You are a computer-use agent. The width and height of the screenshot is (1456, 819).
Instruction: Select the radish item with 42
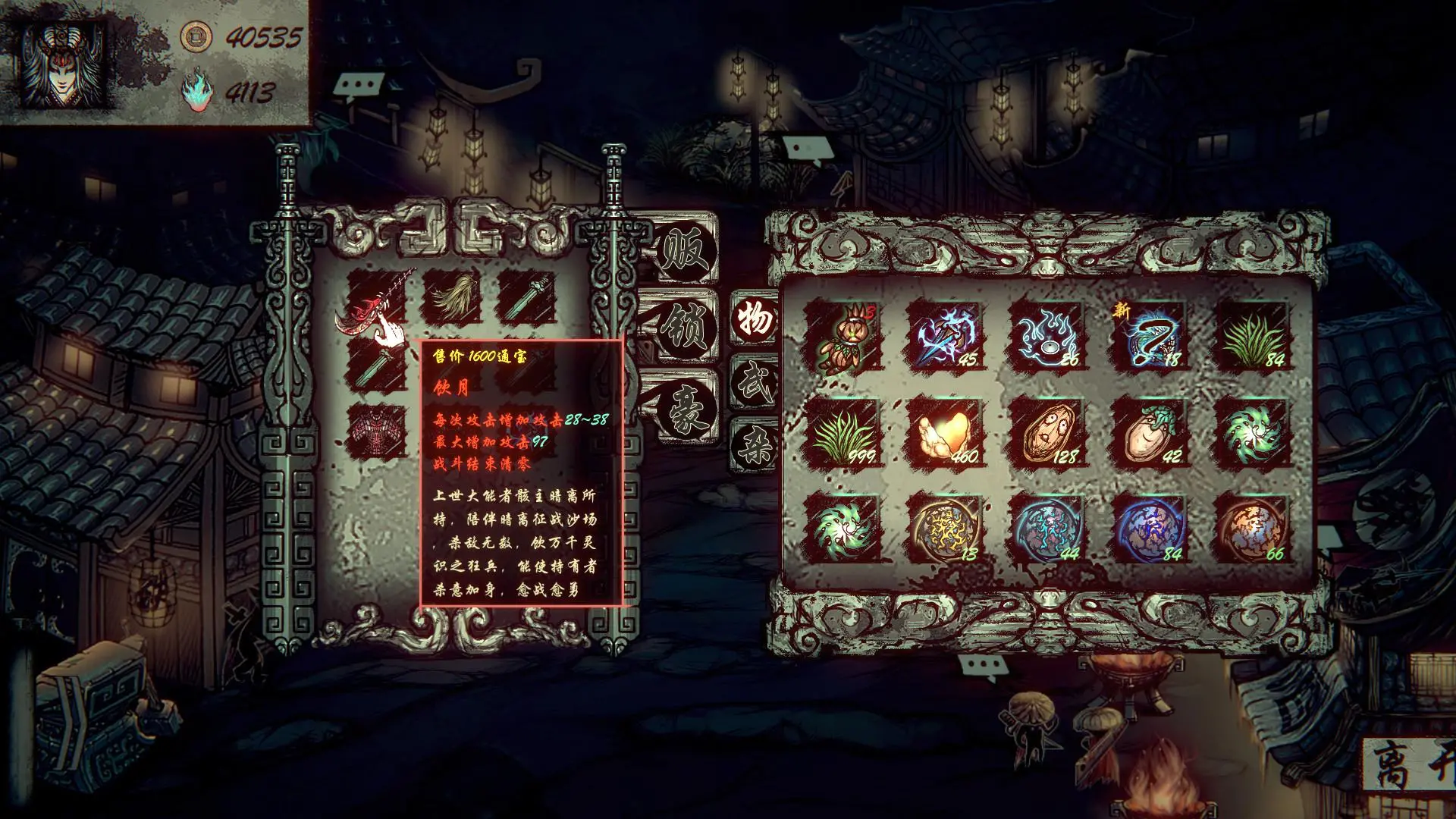(x=1150, y=432)
